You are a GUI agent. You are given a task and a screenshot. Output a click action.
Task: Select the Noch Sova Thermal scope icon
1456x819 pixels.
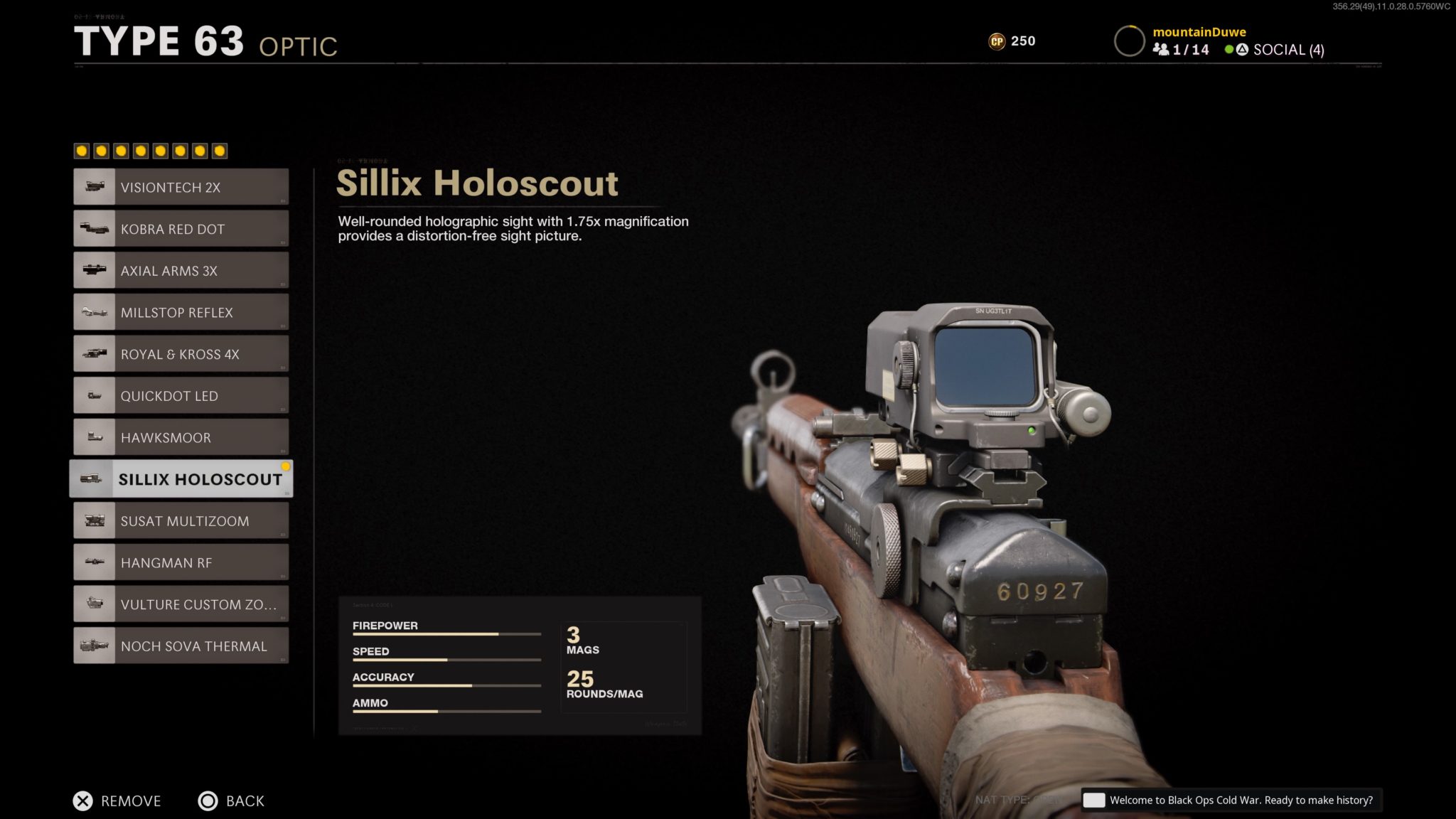pos(94,645)
